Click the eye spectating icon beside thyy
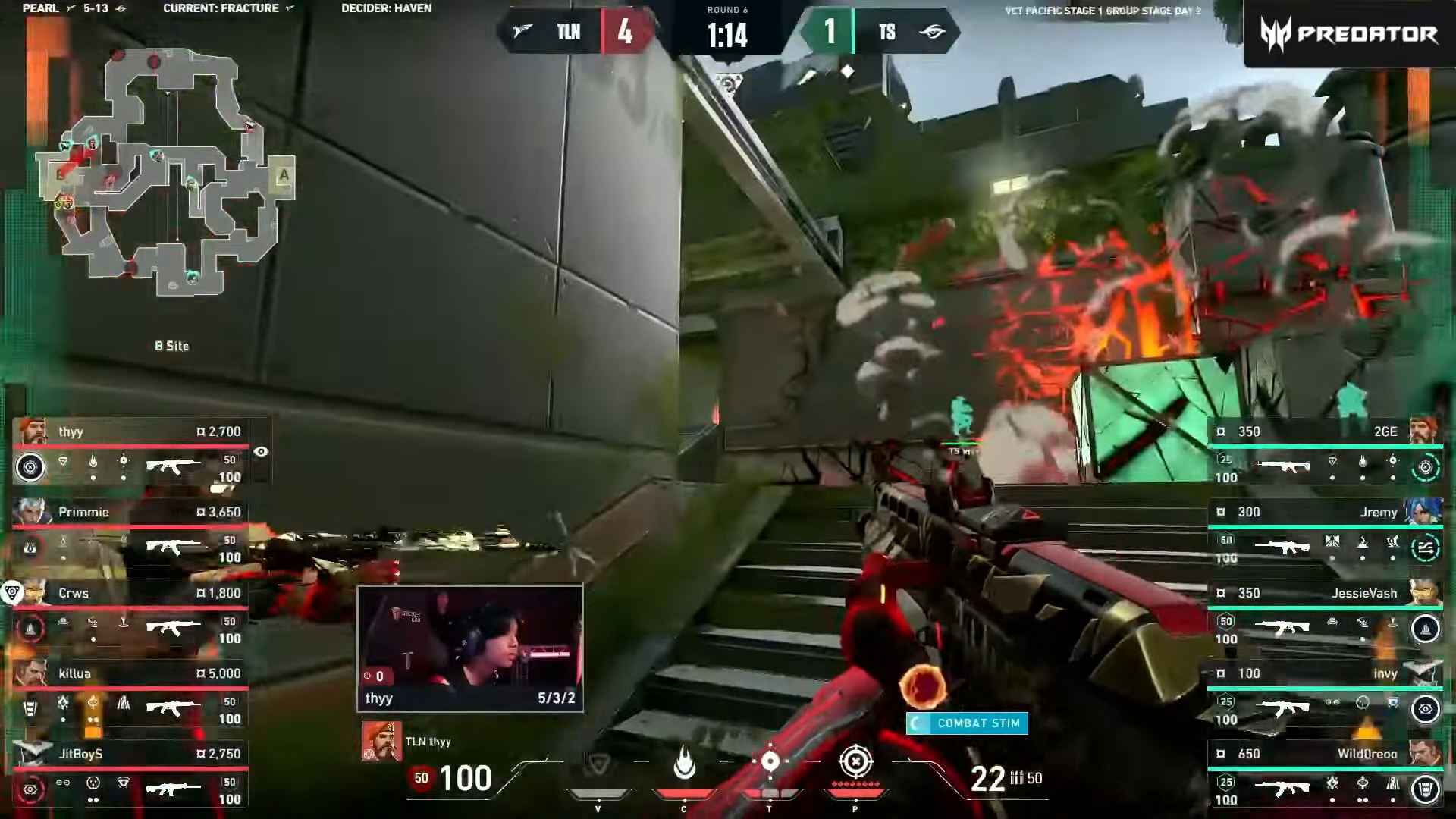 [261, 452]
